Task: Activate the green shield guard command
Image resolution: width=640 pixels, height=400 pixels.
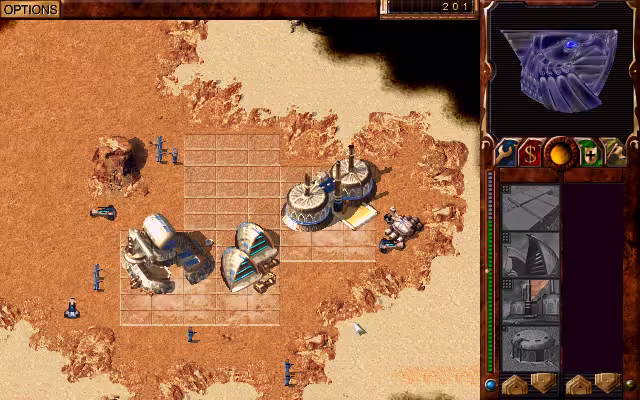Action: [590, 154]
